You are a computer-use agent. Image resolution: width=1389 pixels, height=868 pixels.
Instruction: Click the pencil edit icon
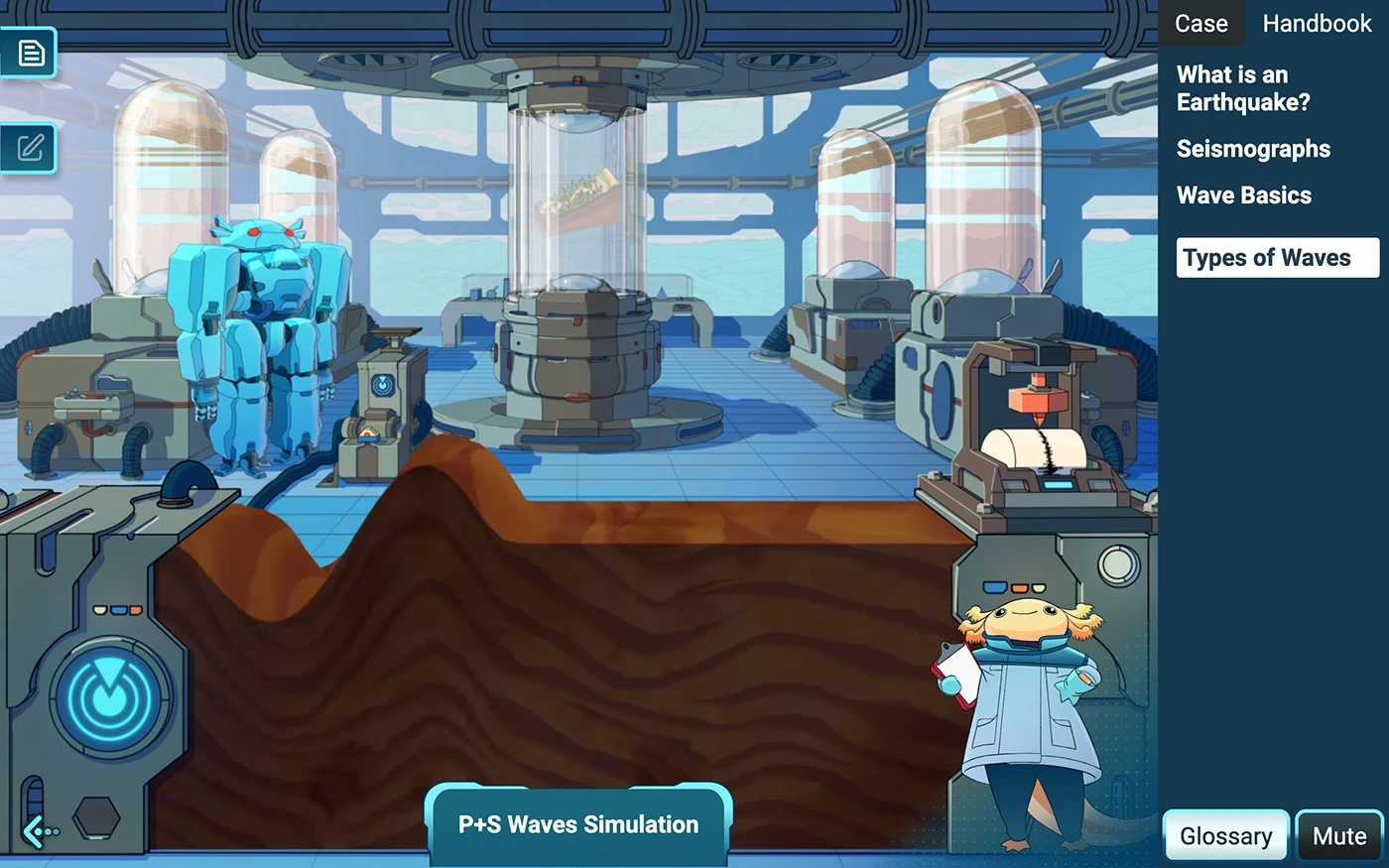pyautogui.click(x=30, y=149)
